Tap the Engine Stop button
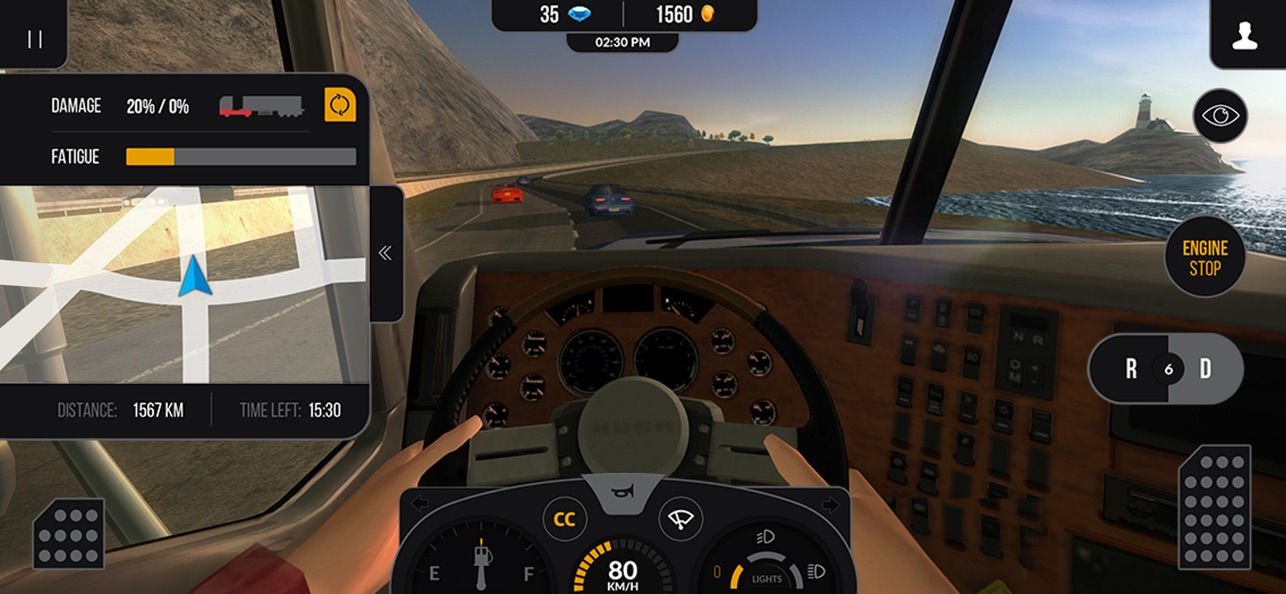Screen dimensions: 1286x594 (1205, 257)
